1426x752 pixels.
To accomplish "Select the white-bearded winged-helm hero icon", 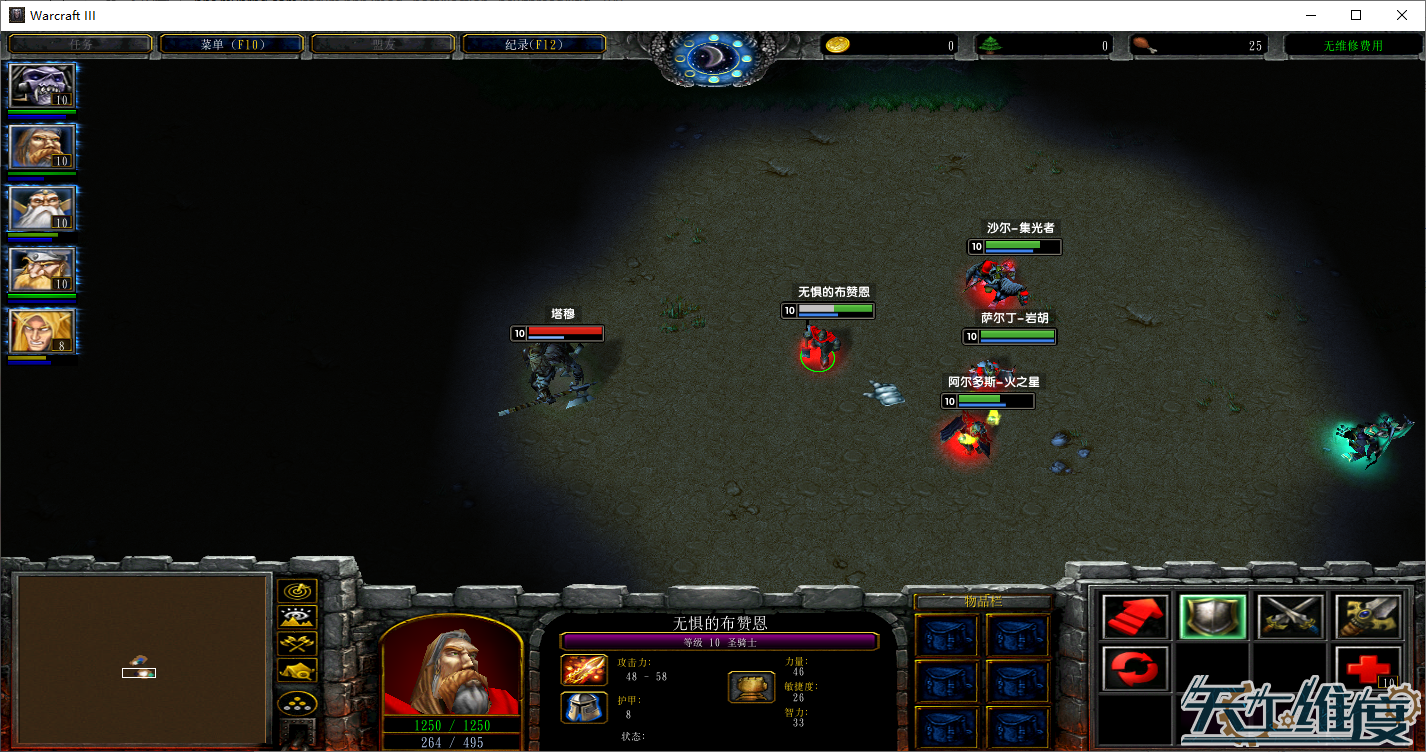I will pos(41,209).
